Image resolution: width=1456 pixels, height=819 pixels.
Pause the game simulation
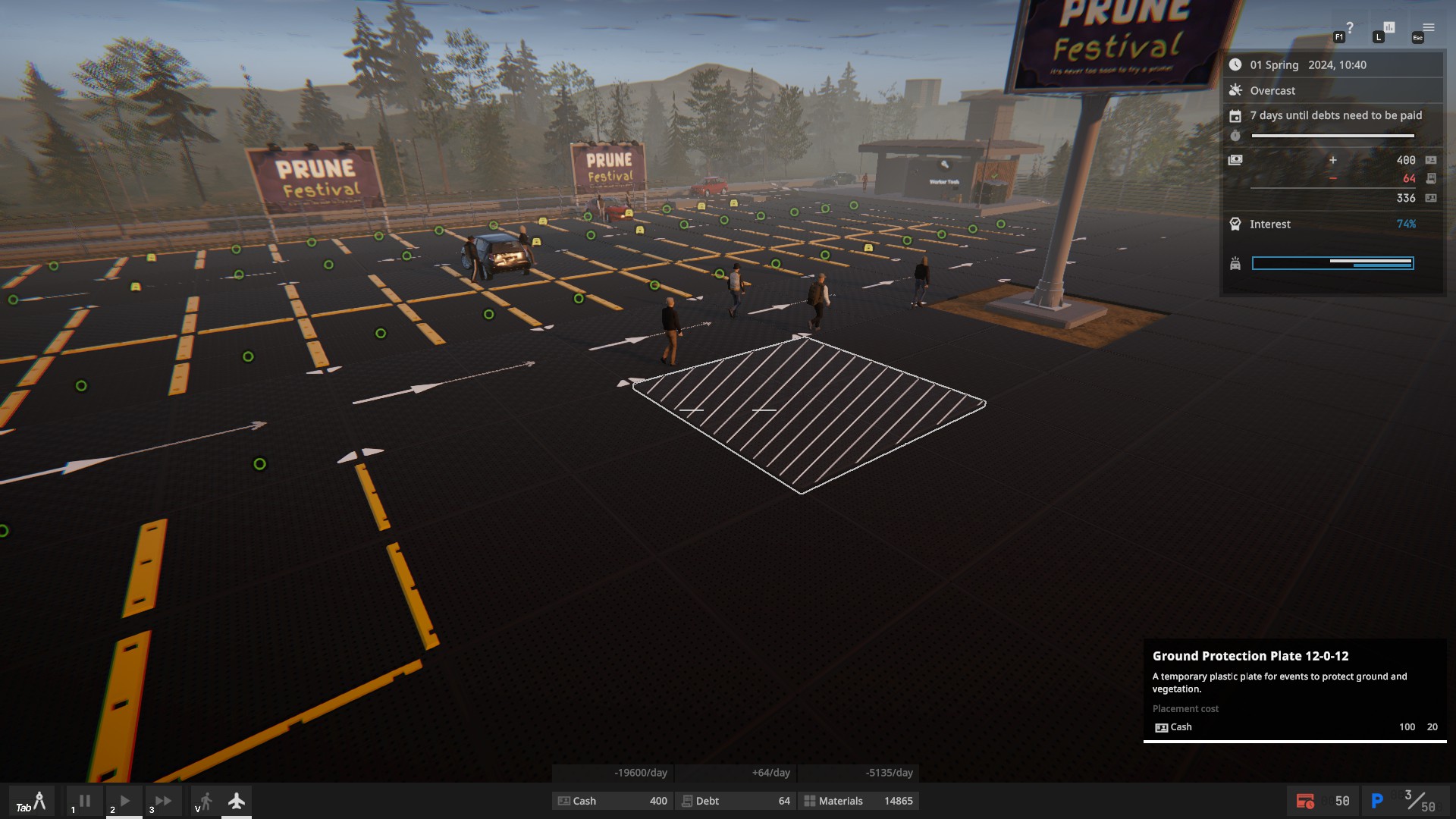pyautogui.click(x=83, y=800)
